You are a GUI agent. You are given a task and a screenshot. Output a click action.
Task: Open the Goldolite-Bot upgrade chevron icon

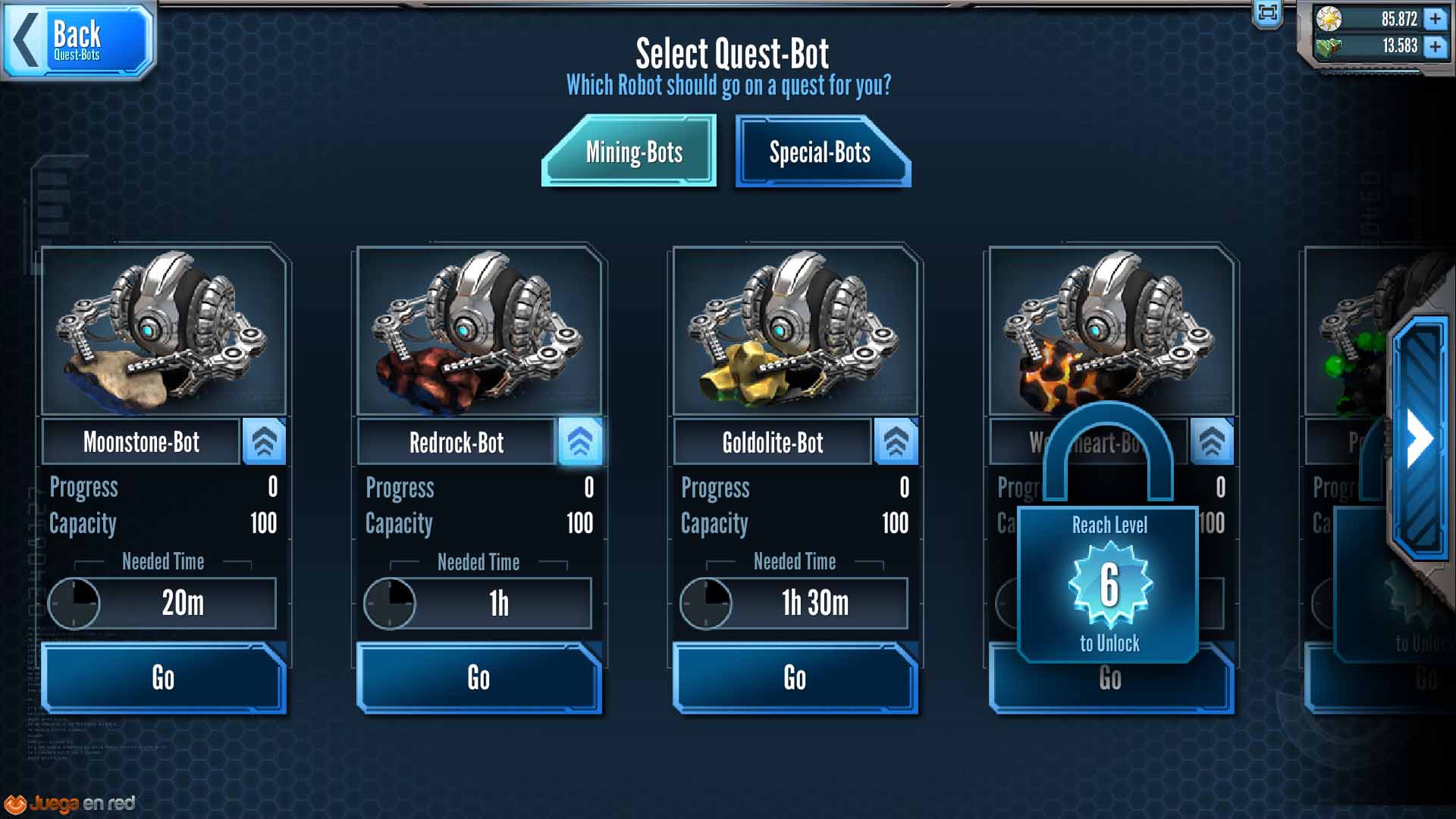pos(896,441)
